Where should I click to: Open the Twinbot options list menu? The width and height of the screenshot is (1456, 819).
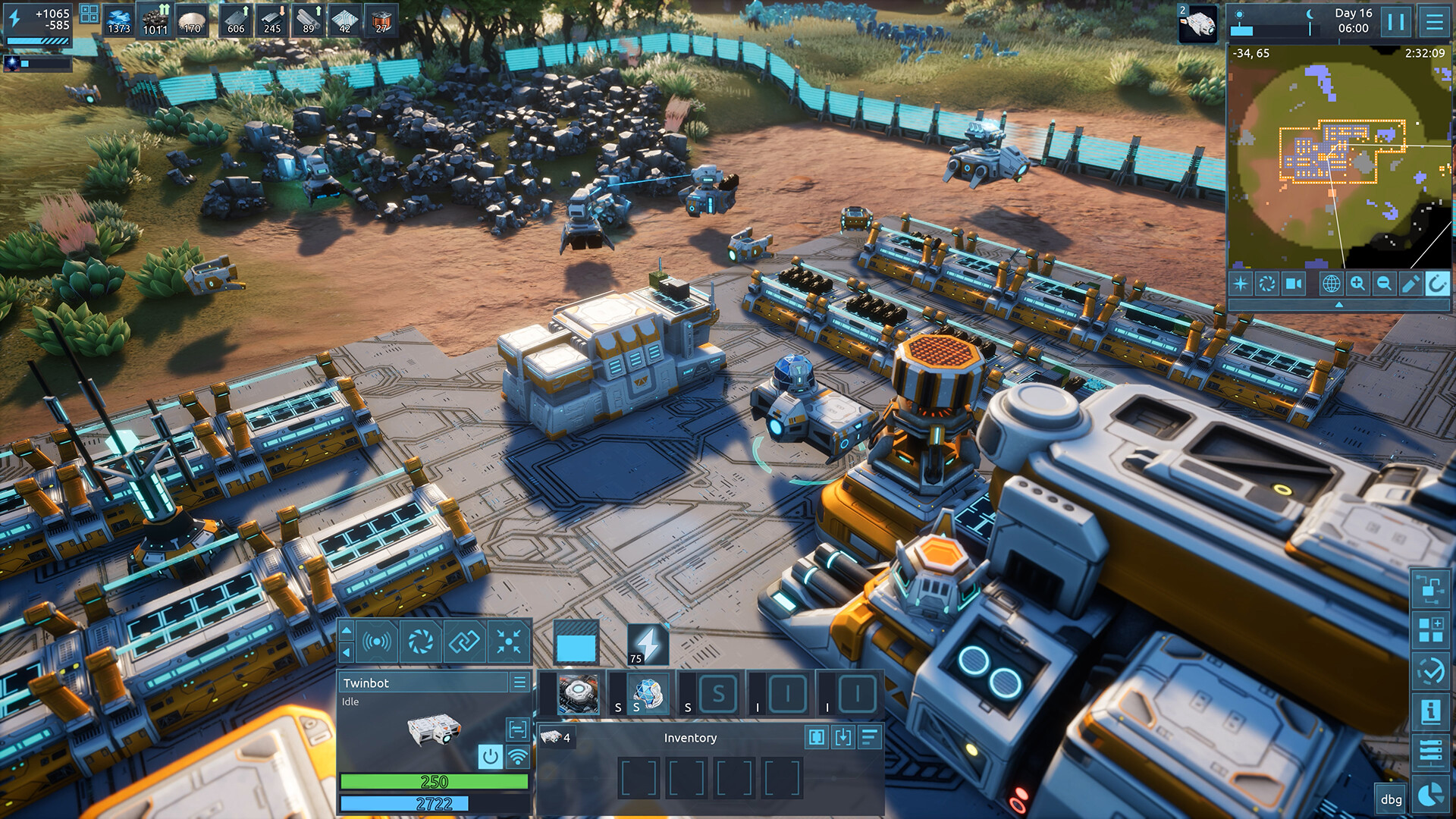tap(519, 682)
